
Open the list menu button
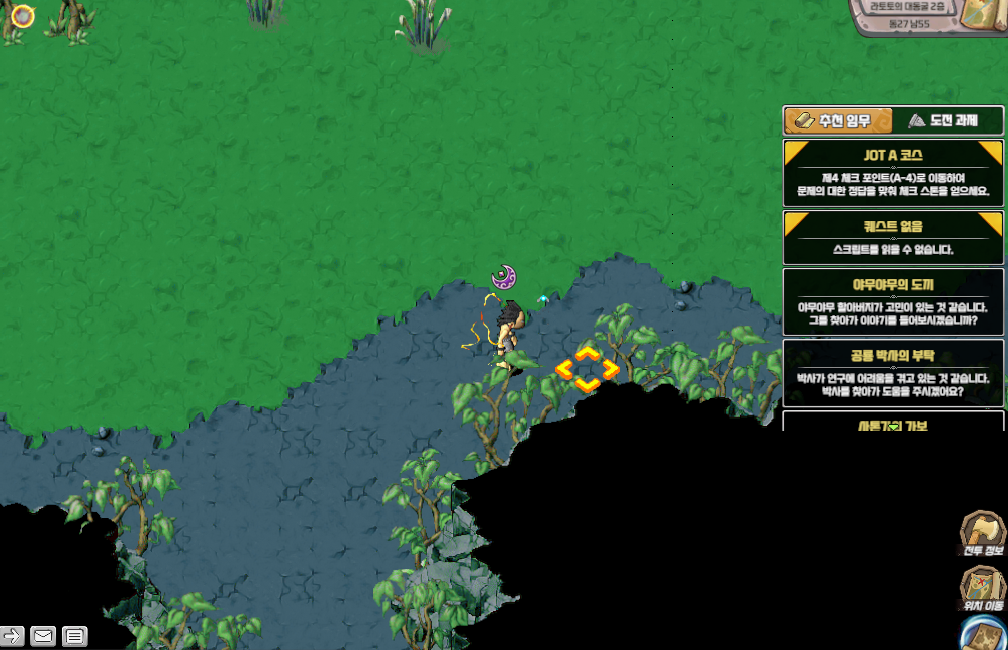pyautogui.click(x=74, y=635)
